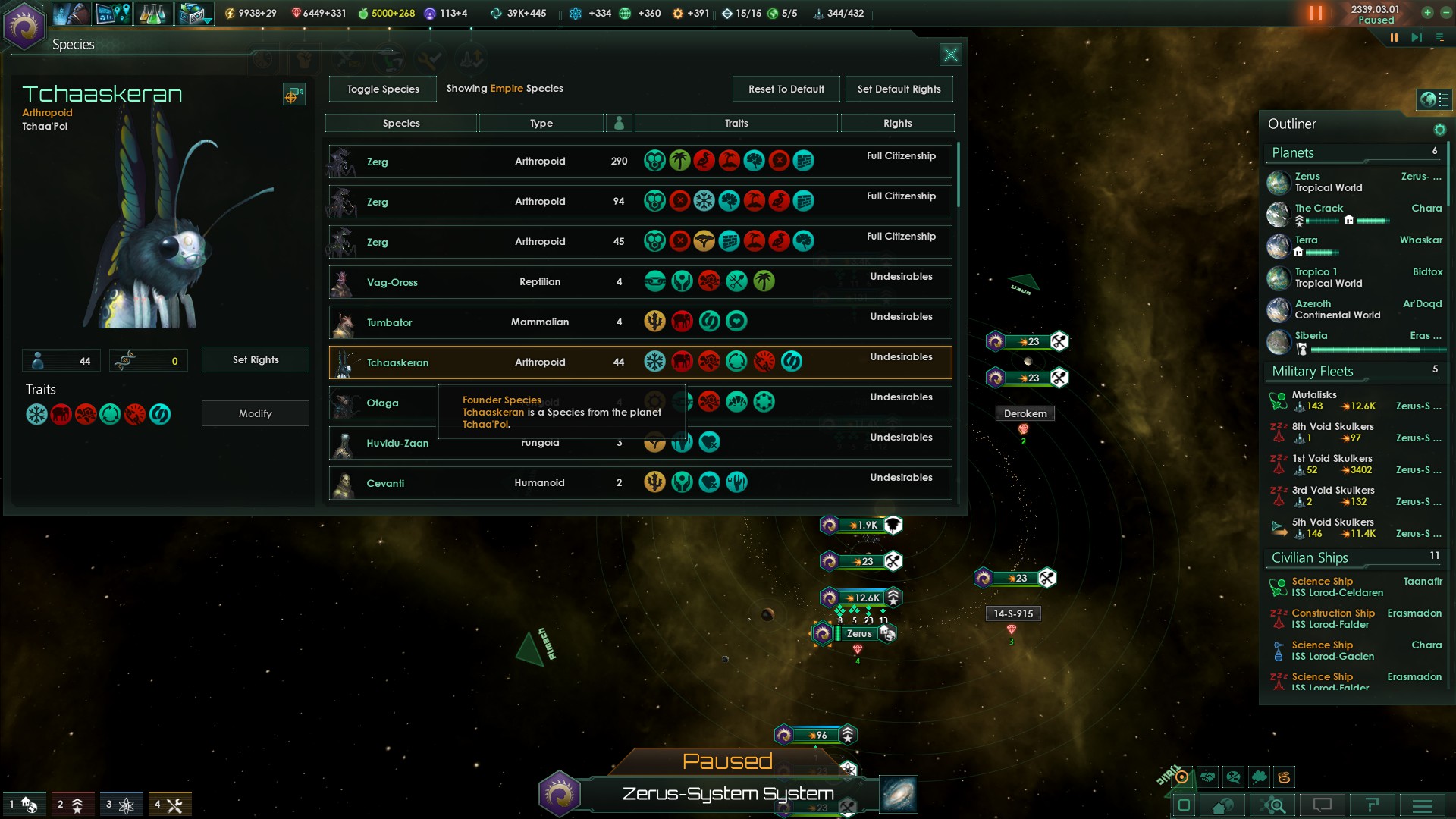The width and height of the screenshot is (1456, 819).
Task: Click the Reset To Default button
Action: (x=786, y=89)
